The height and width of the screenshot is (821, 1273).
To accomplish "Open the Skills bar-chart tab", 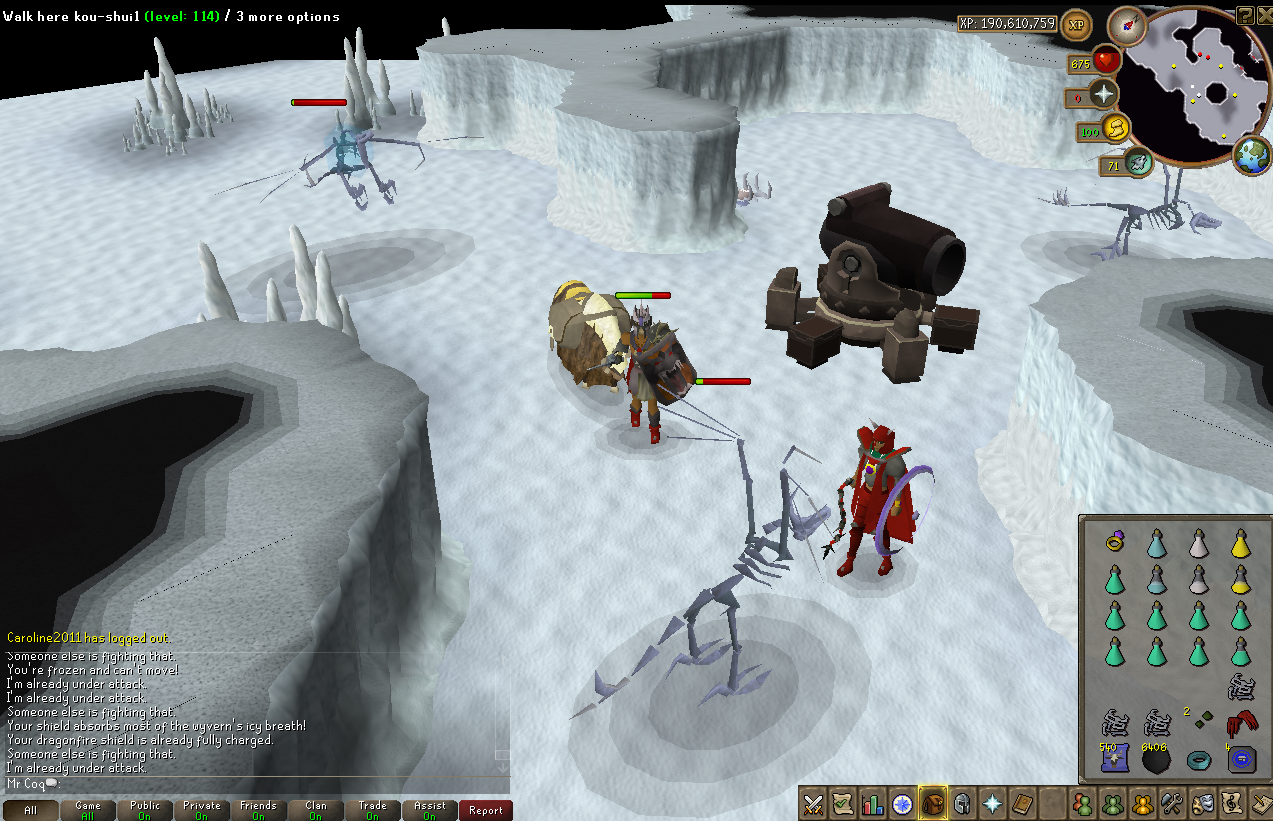I will [873, 803].
